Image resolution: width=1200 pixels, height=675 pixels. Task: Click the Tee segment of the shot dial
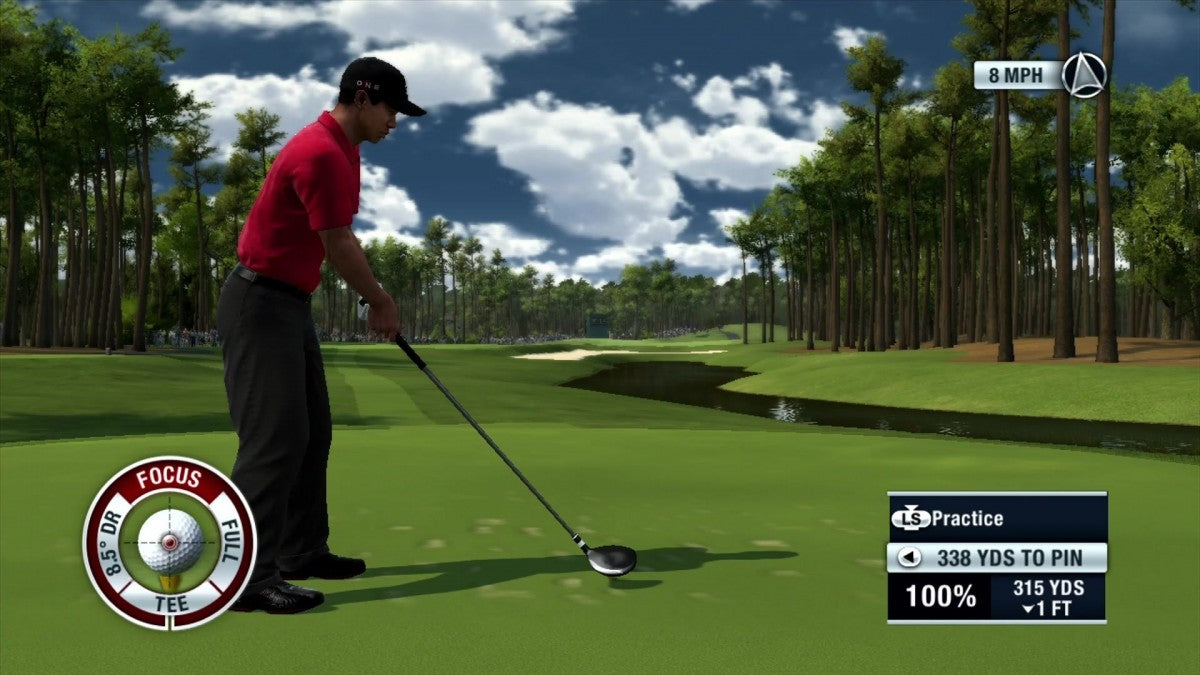point(169,605)
